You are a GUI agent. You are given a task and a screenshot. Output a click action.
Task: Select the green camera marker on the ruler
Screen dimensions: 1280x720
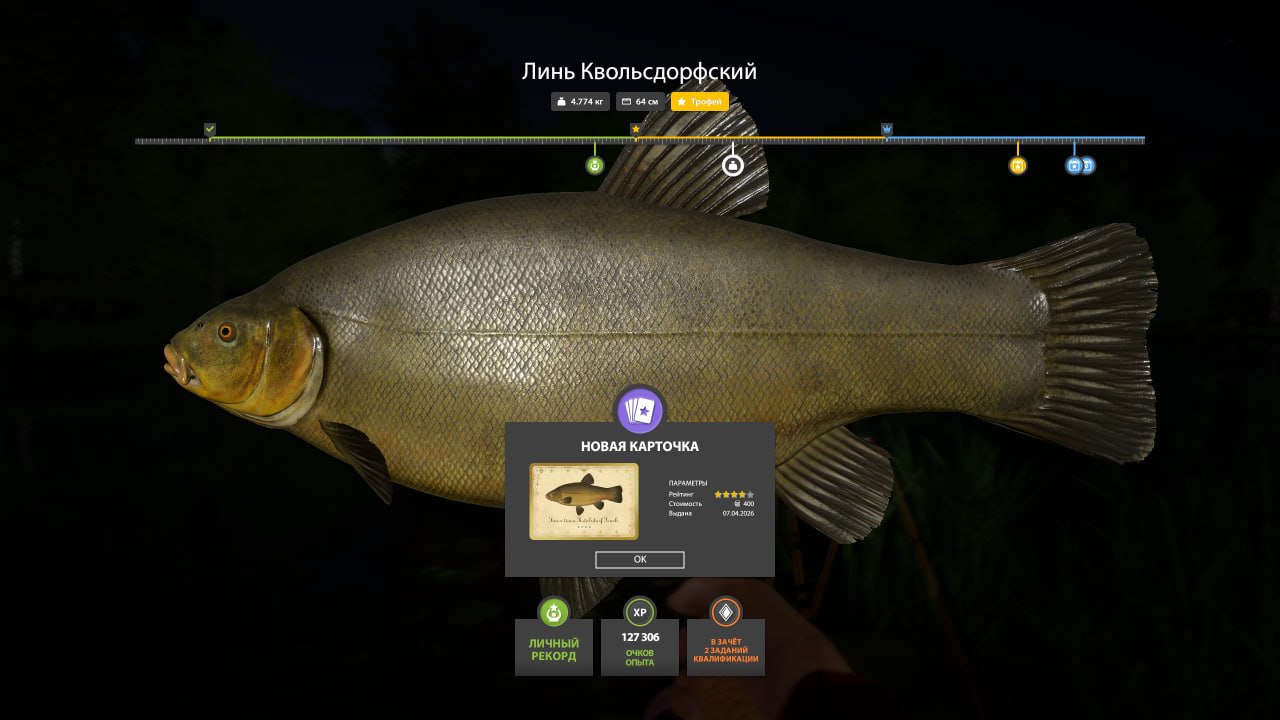click(x=595, y=164)
